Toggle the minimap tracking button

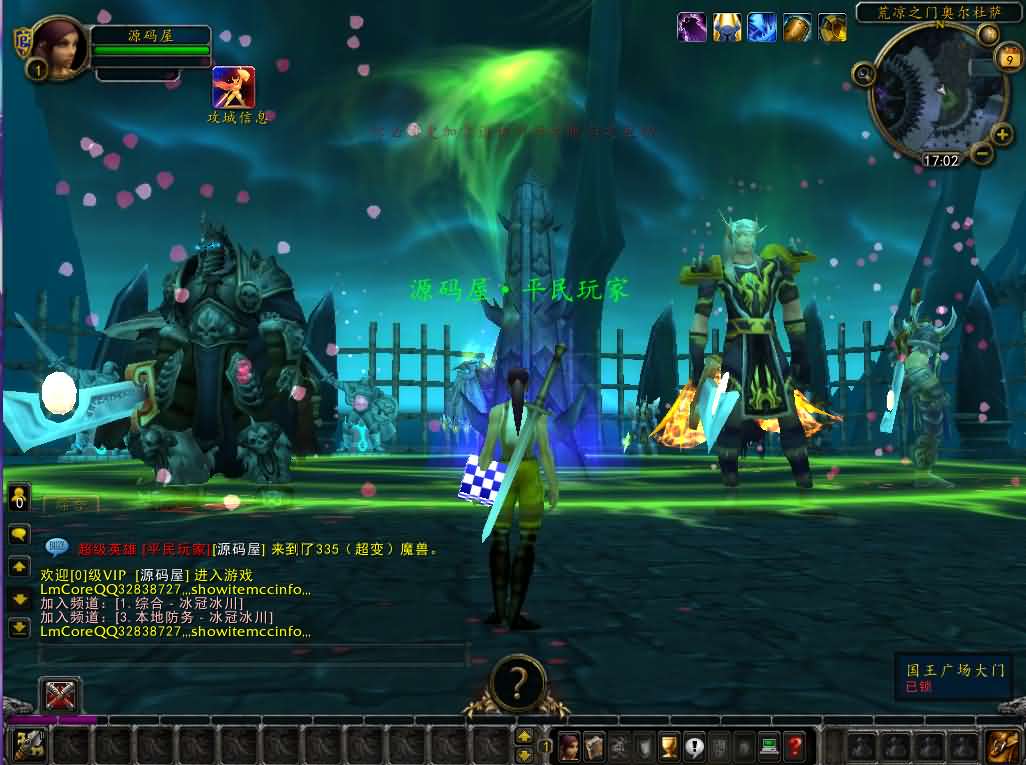pyautogui.click(x=863, y=73)
